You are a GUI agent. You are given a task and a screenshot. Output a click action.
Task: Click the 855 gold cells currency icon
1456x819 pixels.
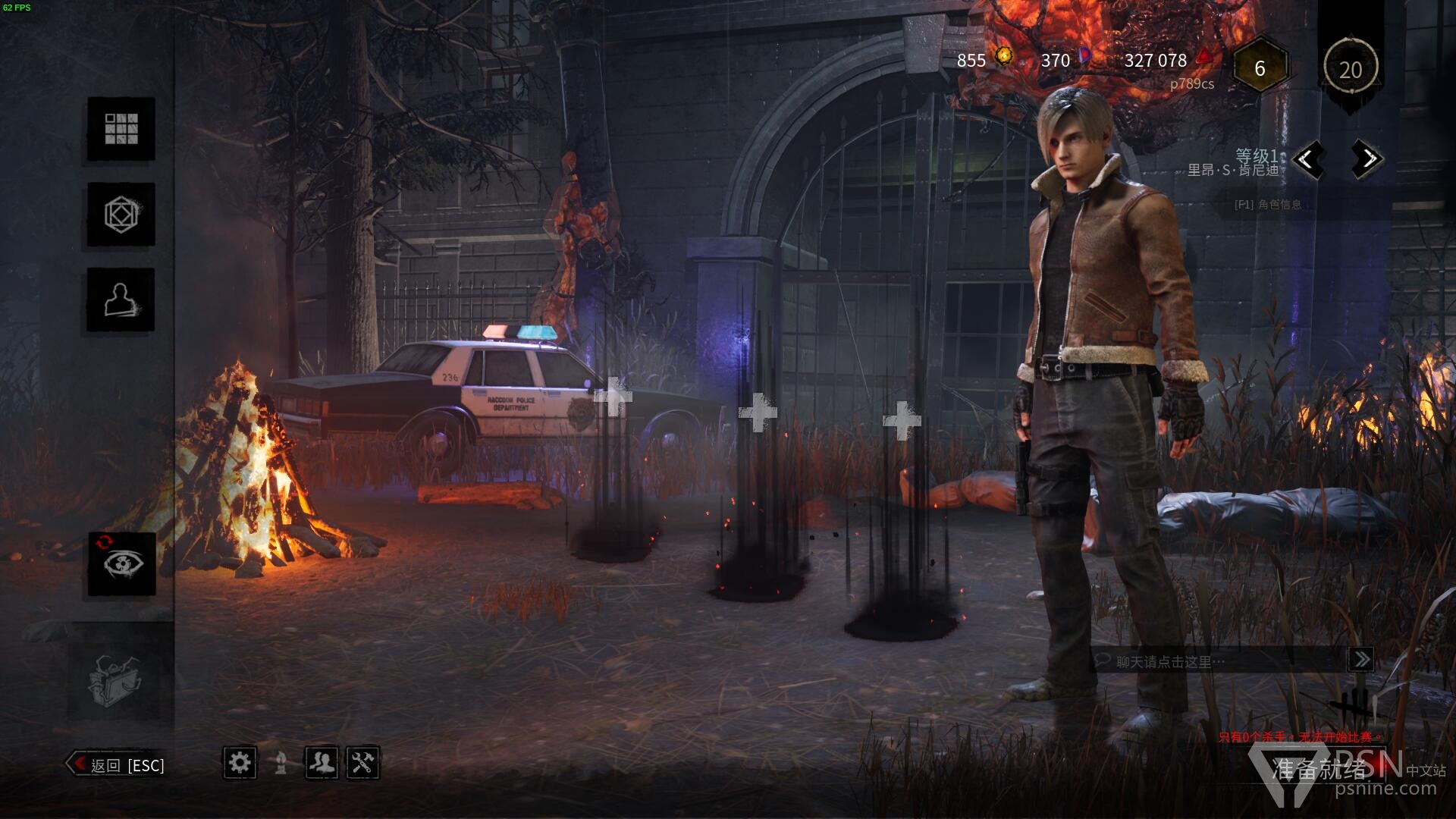pyautogui.click(x=1004, y=55)
